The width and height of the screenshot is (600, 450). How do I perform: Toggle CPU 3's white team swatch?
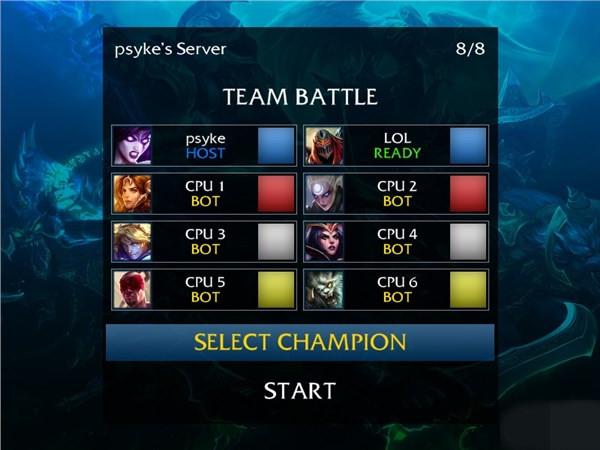tap(276, 241)
